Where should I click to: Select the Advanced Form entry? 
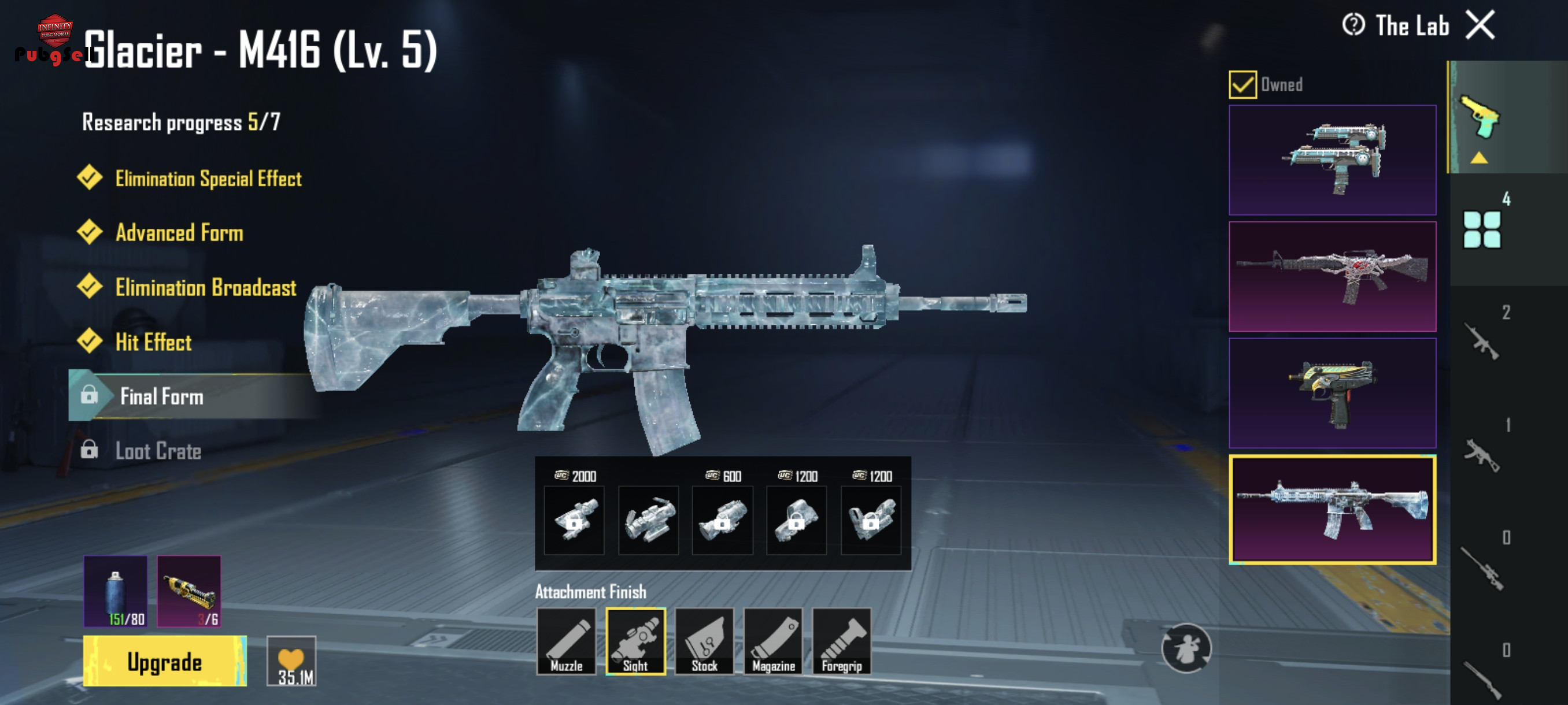(x=179, y=232)
